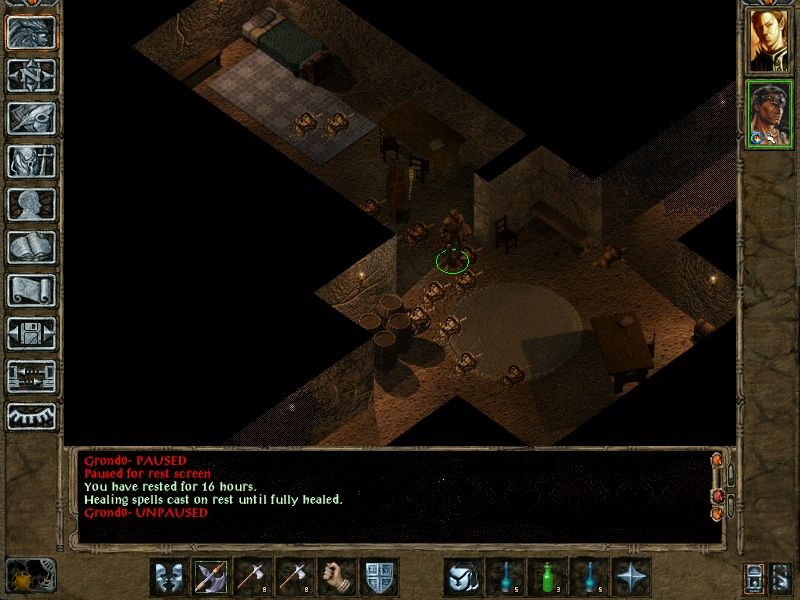The height and width of the screenshot is (600, 800).
Task: Select the top elf character portrait
Action: 769,41
